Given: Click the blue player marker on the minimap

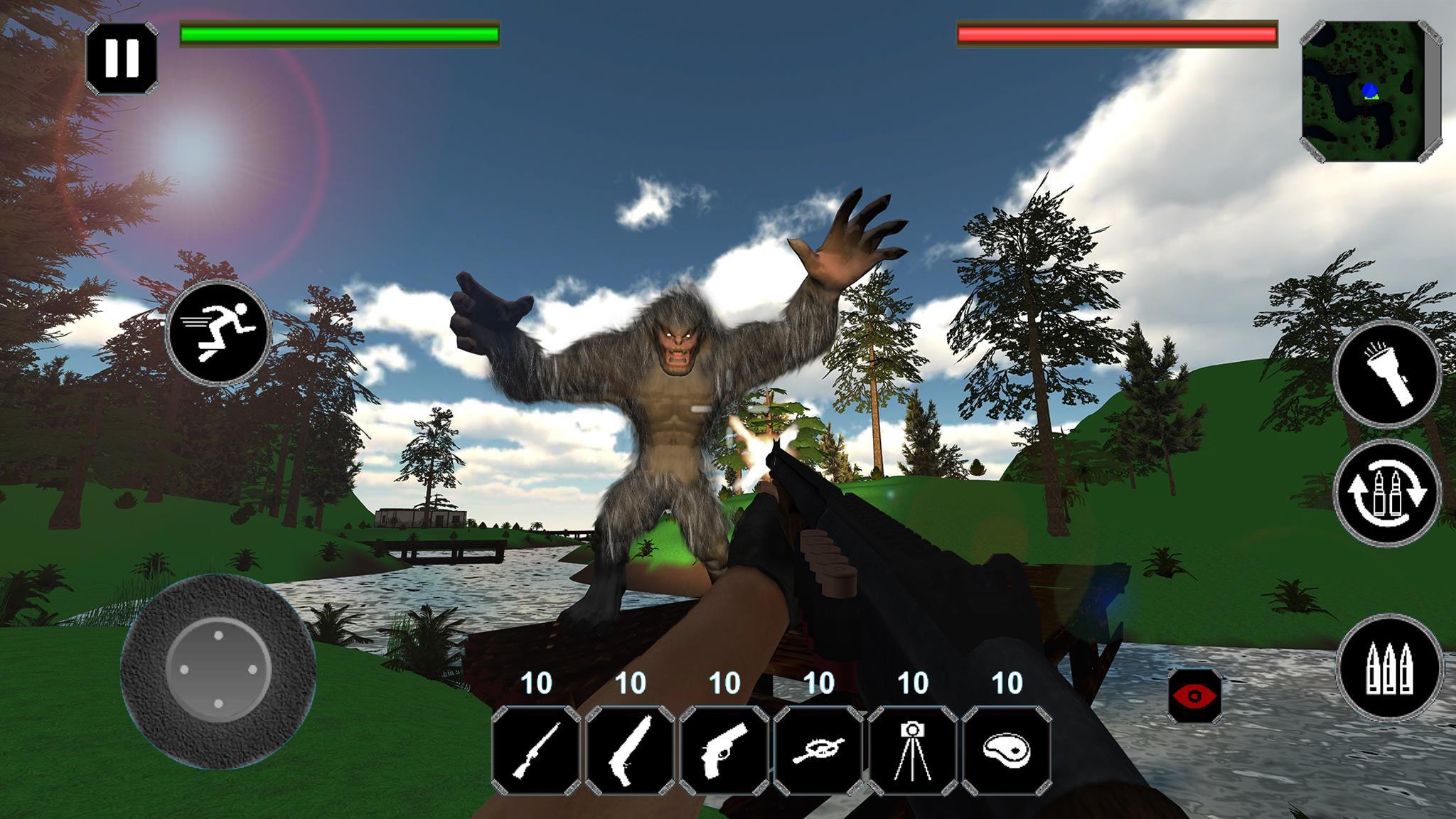Looking at the screenshot, I should 1369,90.
